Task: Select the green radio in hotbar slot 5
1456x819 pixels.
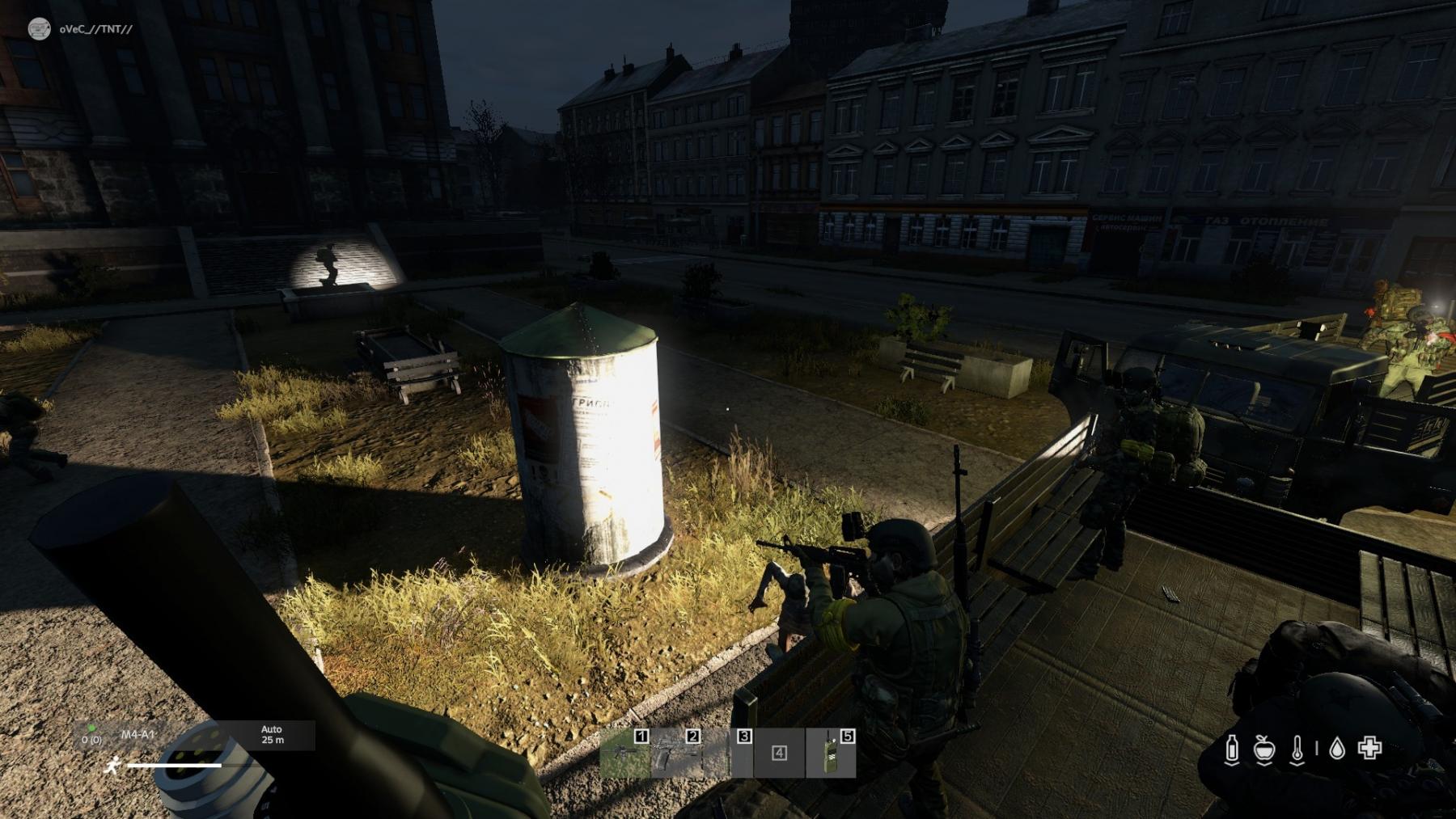Action: point(831,754)
